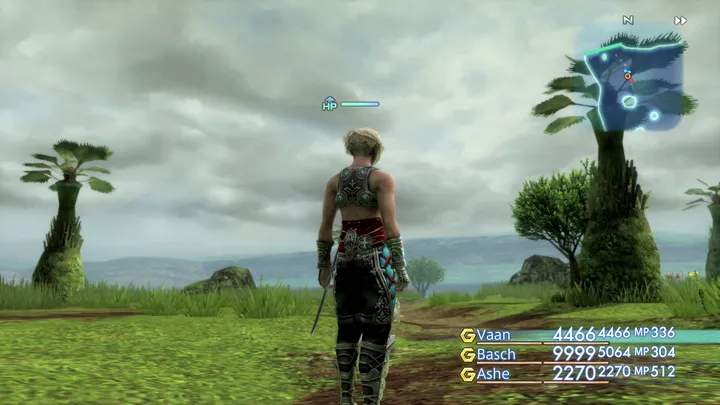
Task: Click the north compass marker above minimap
Action: click(x=628, y=20)
